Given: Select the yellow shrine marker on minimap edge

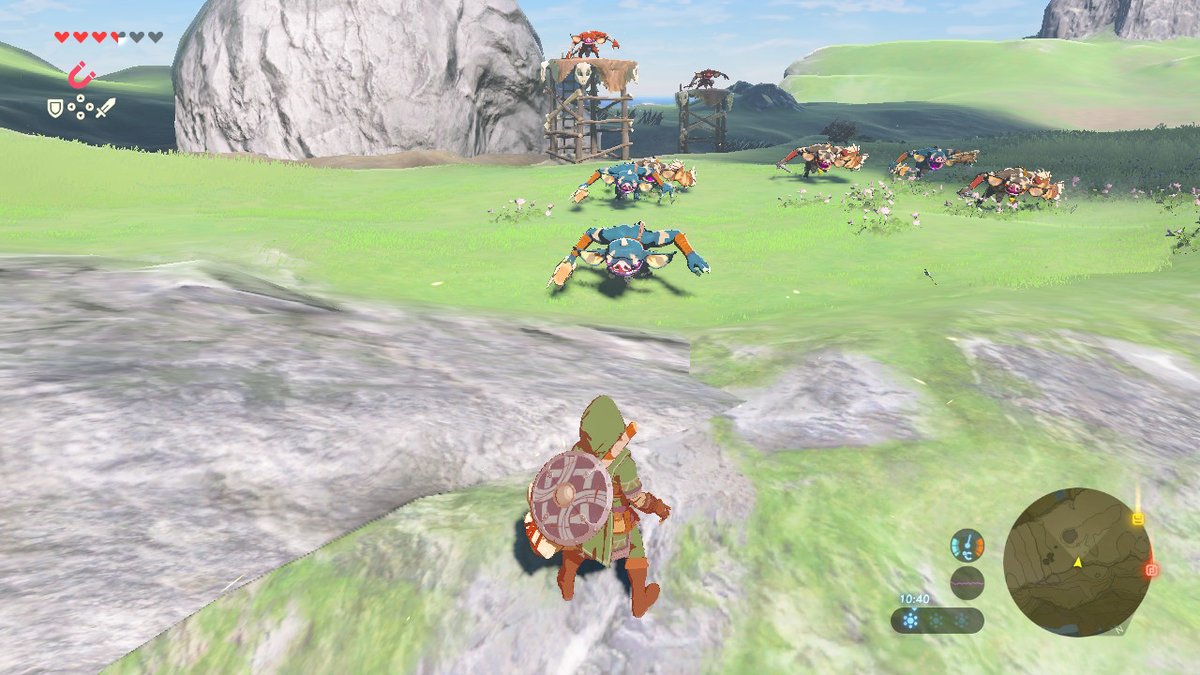Looking at the screenshot, I should point(1137,519).
